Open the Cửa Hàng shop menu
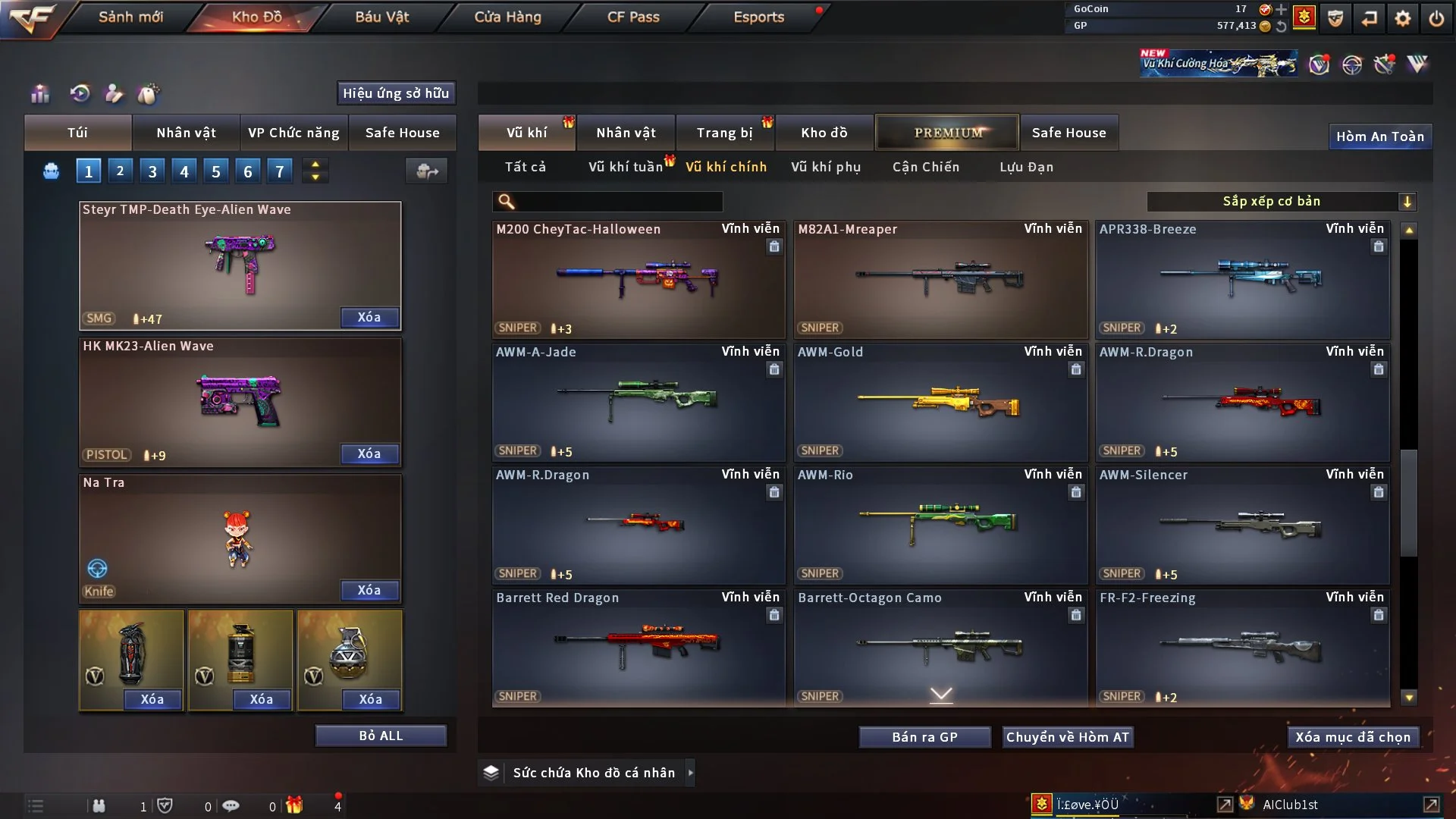This screenshot has width=1456, height=819. point(507,17)
